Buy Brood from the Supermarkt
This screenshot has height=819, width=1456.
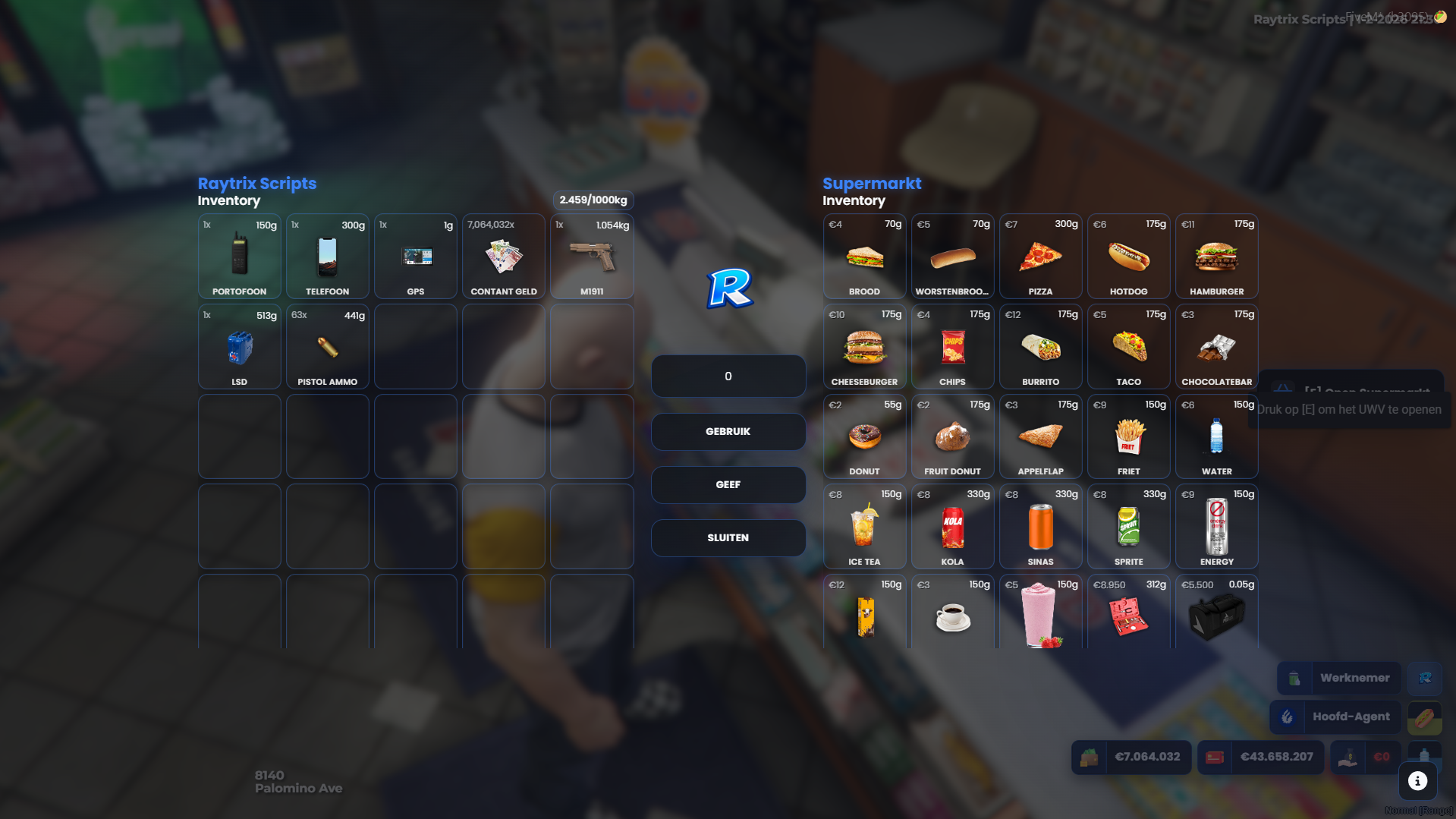pyautogui.click(x=864, y=257)
